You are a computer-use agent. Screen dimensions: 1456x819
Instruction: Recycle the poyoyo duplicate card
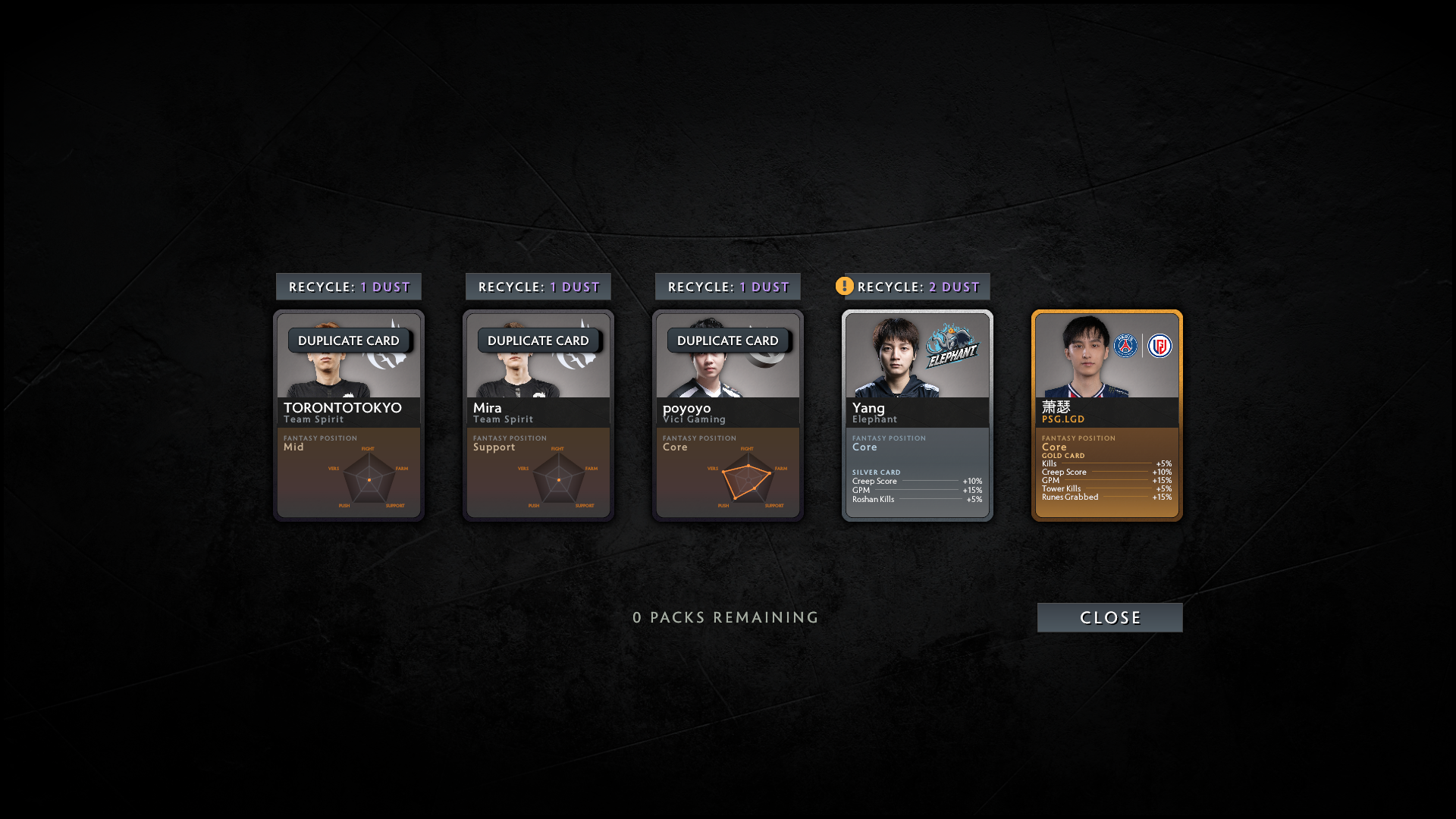click(728, 287)
